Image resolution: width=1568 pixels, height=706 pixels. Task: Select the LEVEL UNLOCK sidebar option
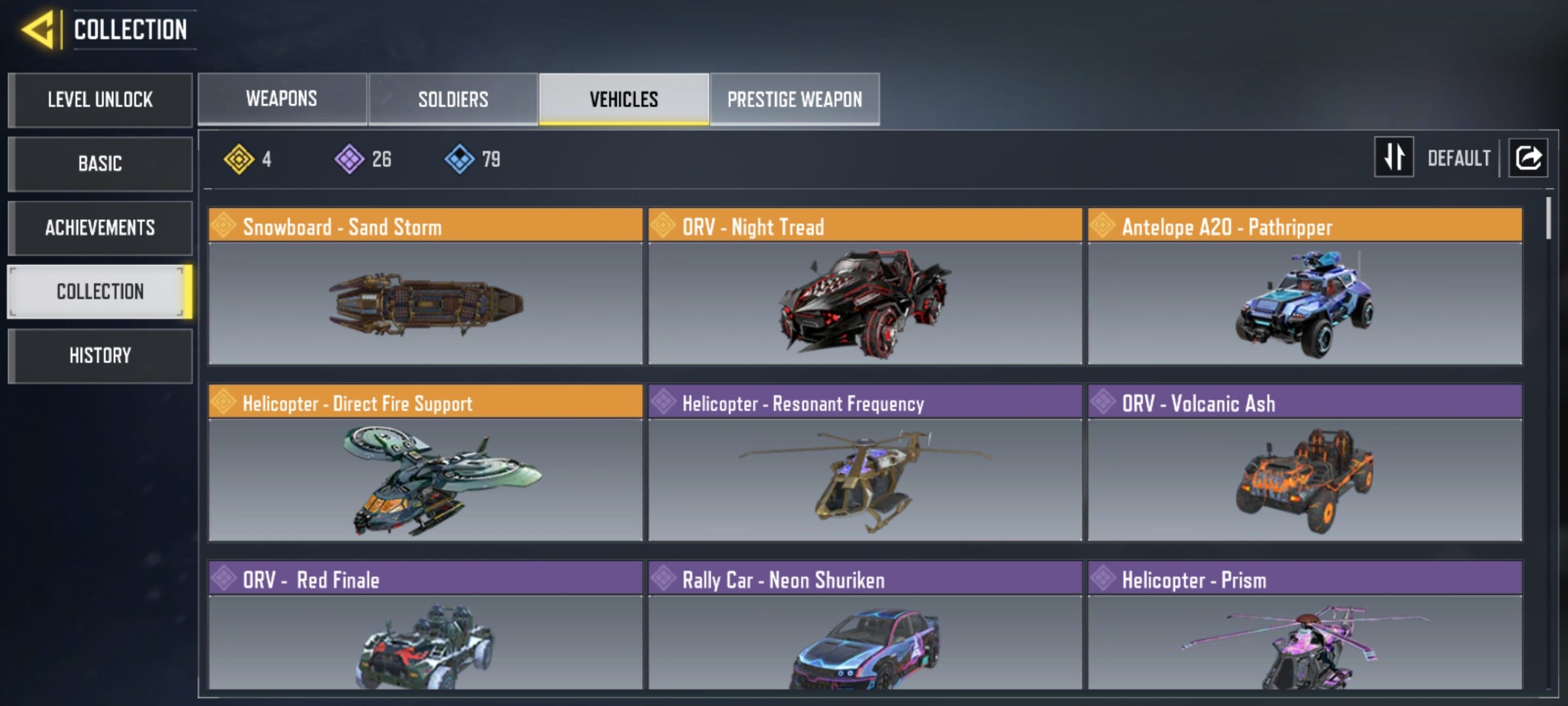100,100
